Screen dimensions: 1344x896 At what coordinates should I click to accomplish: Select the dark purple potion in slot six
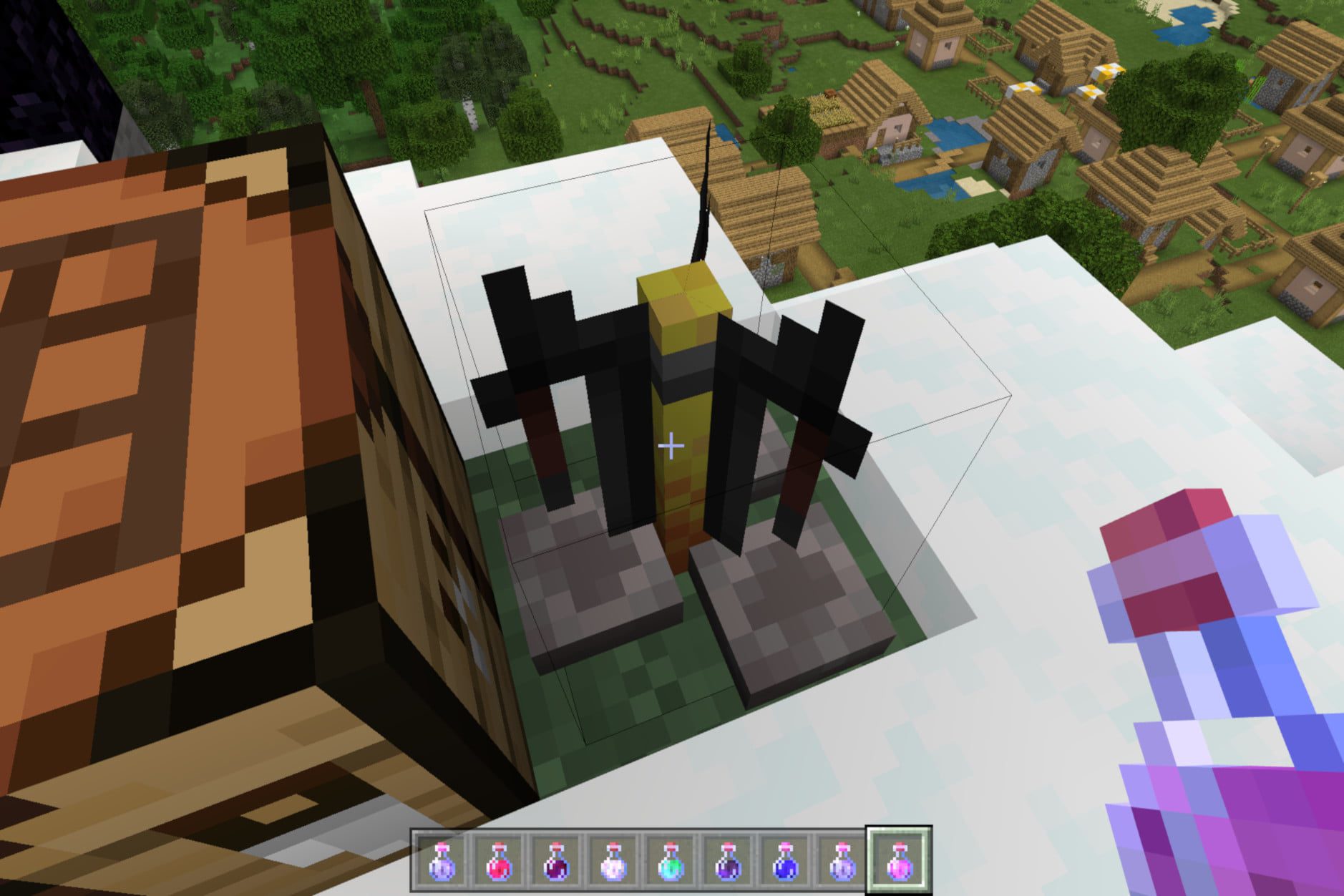click(729, 862)
